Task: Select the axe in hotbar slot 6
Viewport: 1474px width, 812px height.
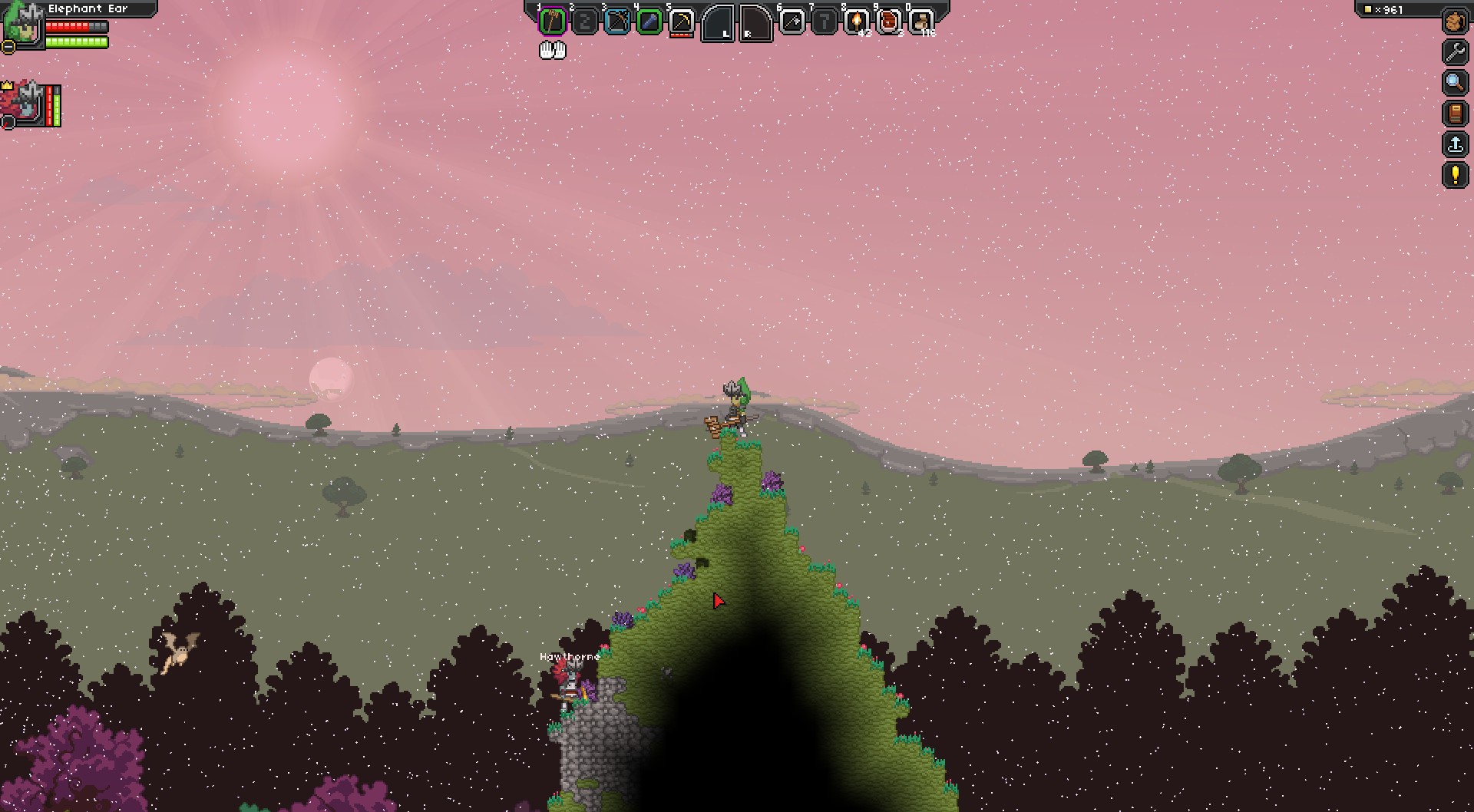Action: point(792,21)
